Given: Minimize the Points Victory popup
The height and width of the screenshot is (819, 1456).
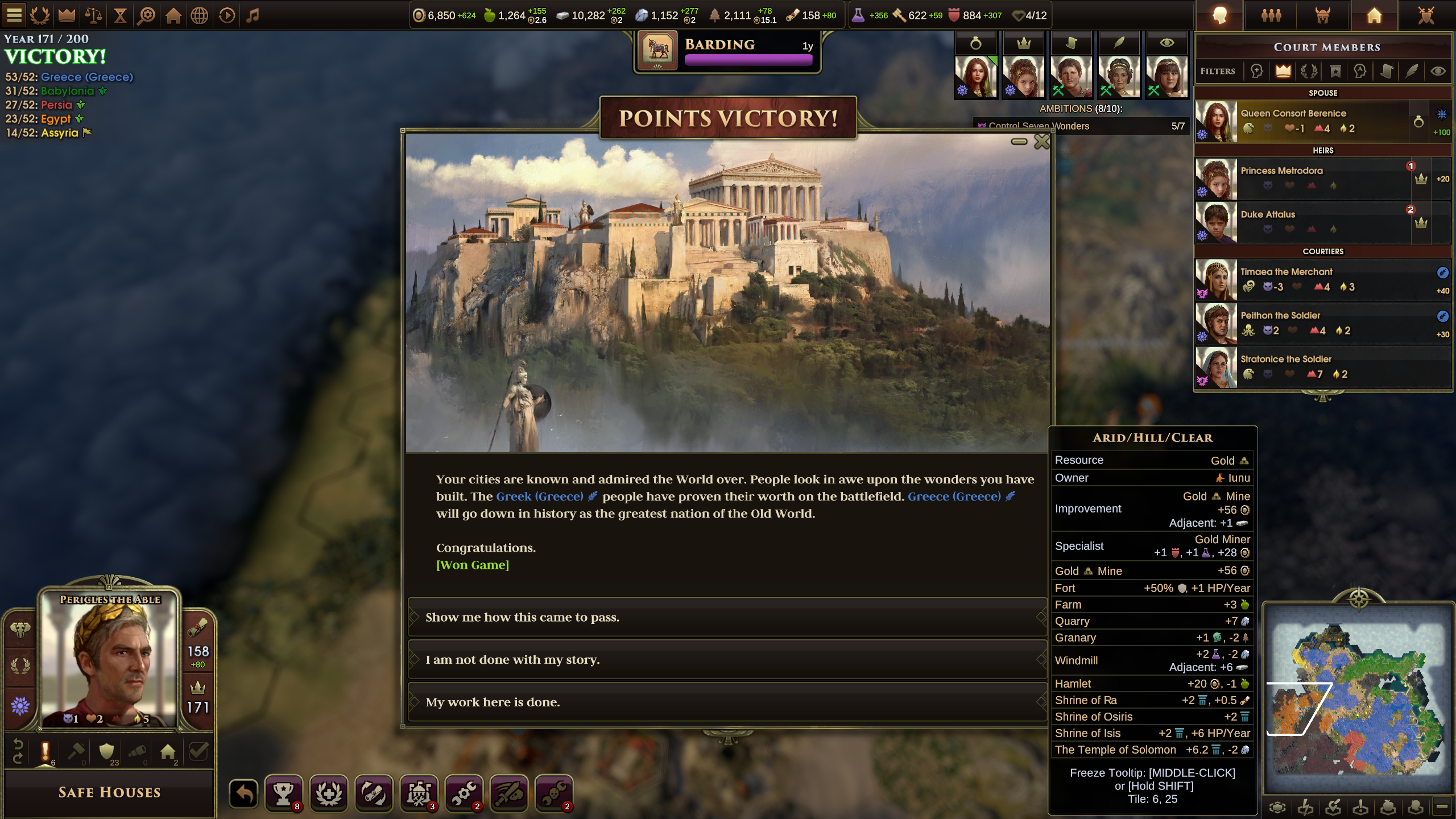Looking at the screenshot, I should click(x=1019, y=142).
